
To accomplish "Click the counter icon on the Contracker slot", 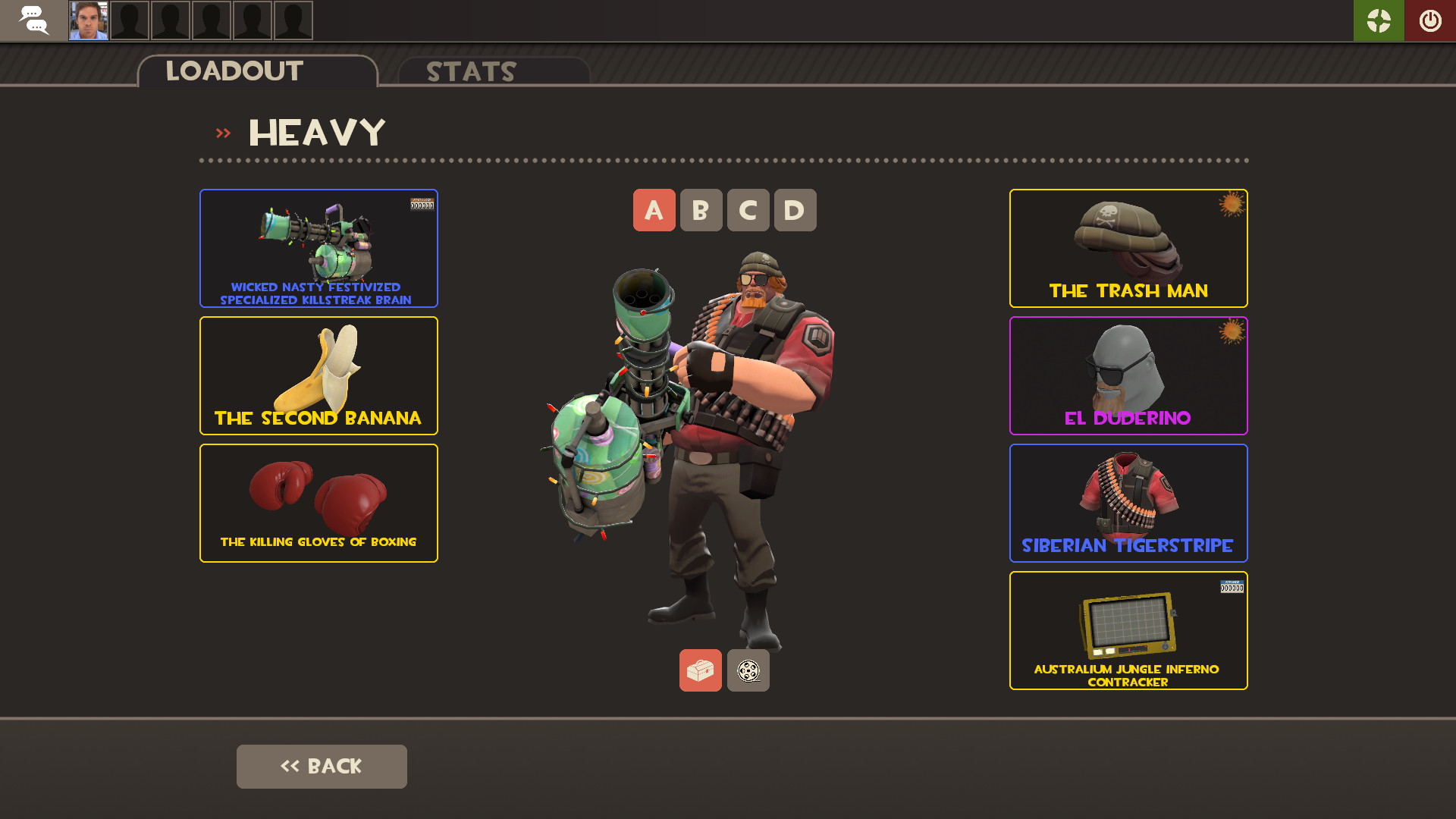I will (1232, 587).
